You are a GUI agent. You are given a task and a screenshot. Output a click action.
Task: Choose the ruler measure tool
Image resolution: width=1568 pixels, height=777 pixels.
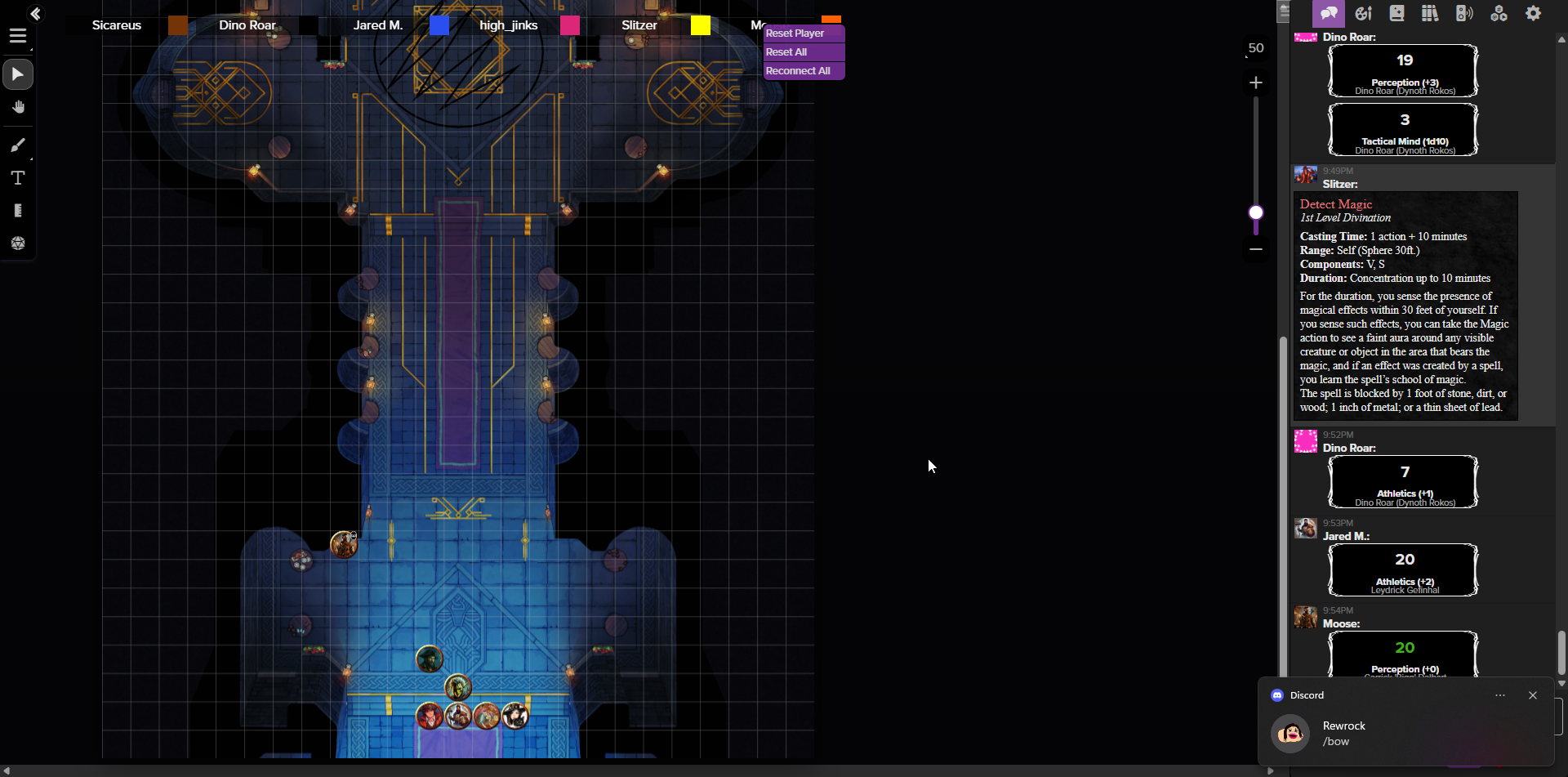point(18,211)
